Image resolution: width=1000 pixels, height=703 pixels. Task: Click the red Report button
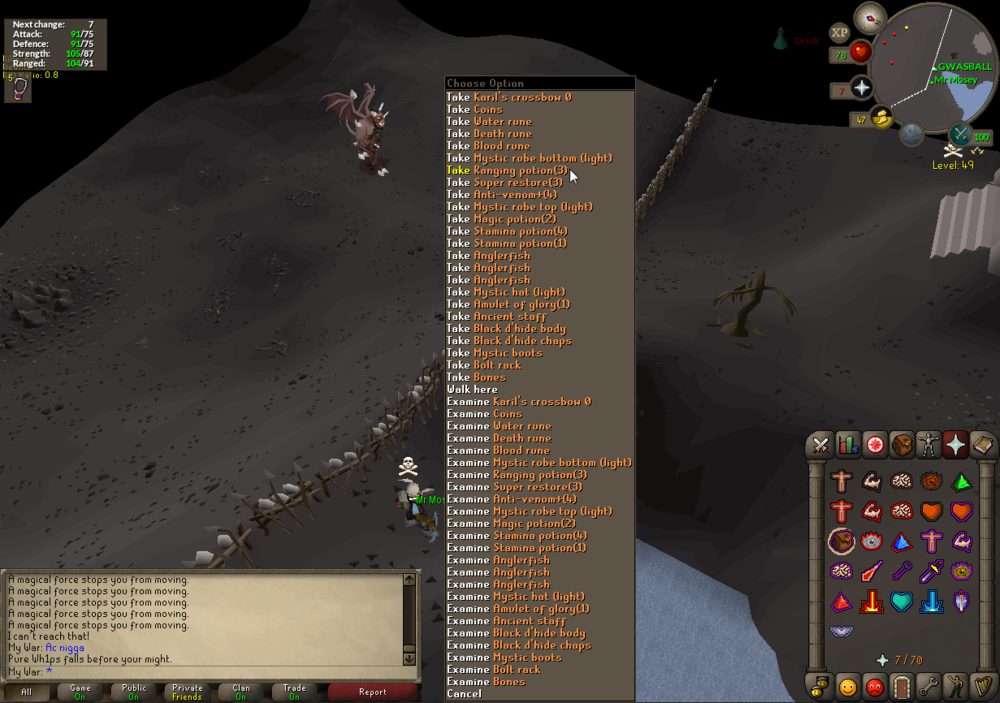coord(372,691)
